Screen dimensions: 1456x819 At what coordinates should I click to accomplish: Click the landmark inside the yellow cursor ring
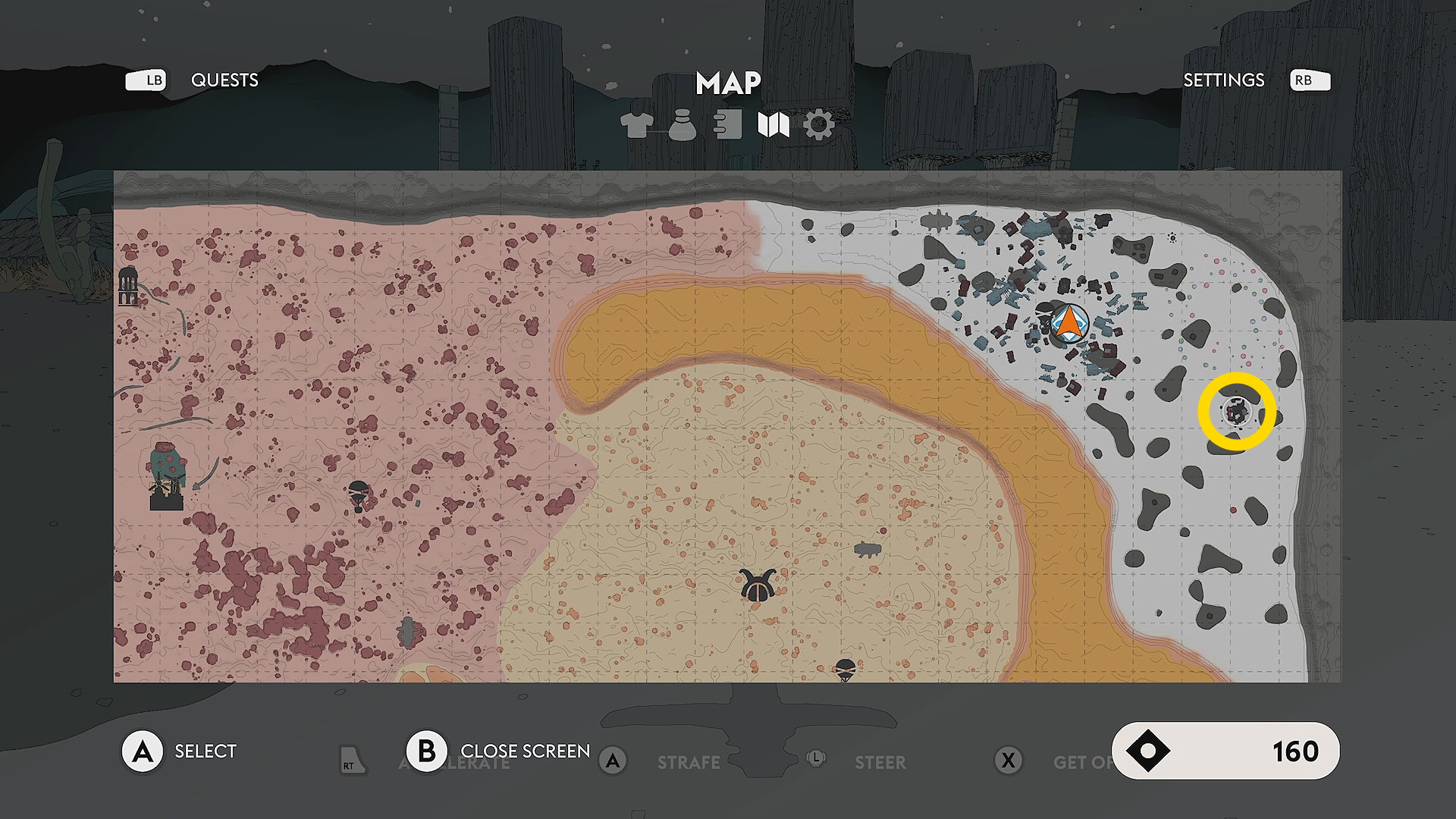pos(1237,413)
